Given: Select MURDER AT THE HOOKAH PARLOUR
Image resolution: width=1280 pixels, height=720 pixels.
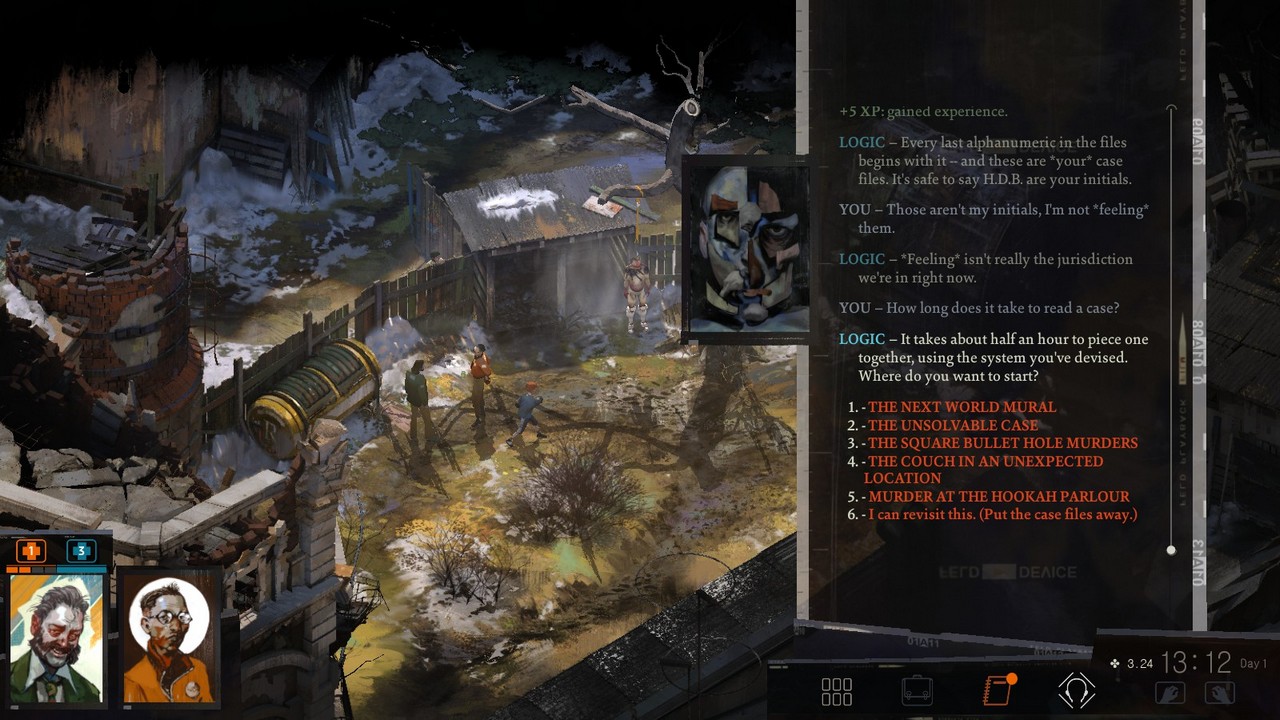Looking at the screenshot, I should pos(996,496).
